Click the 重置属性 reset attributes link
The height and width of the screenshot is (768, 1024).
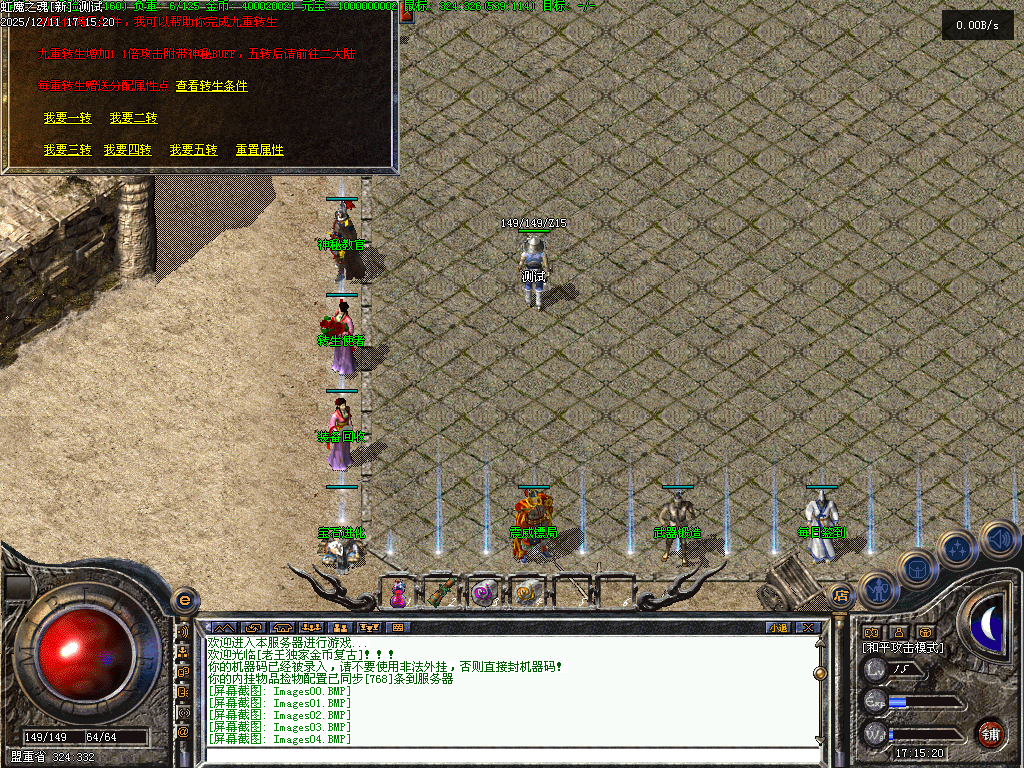(x=259, y=150)
